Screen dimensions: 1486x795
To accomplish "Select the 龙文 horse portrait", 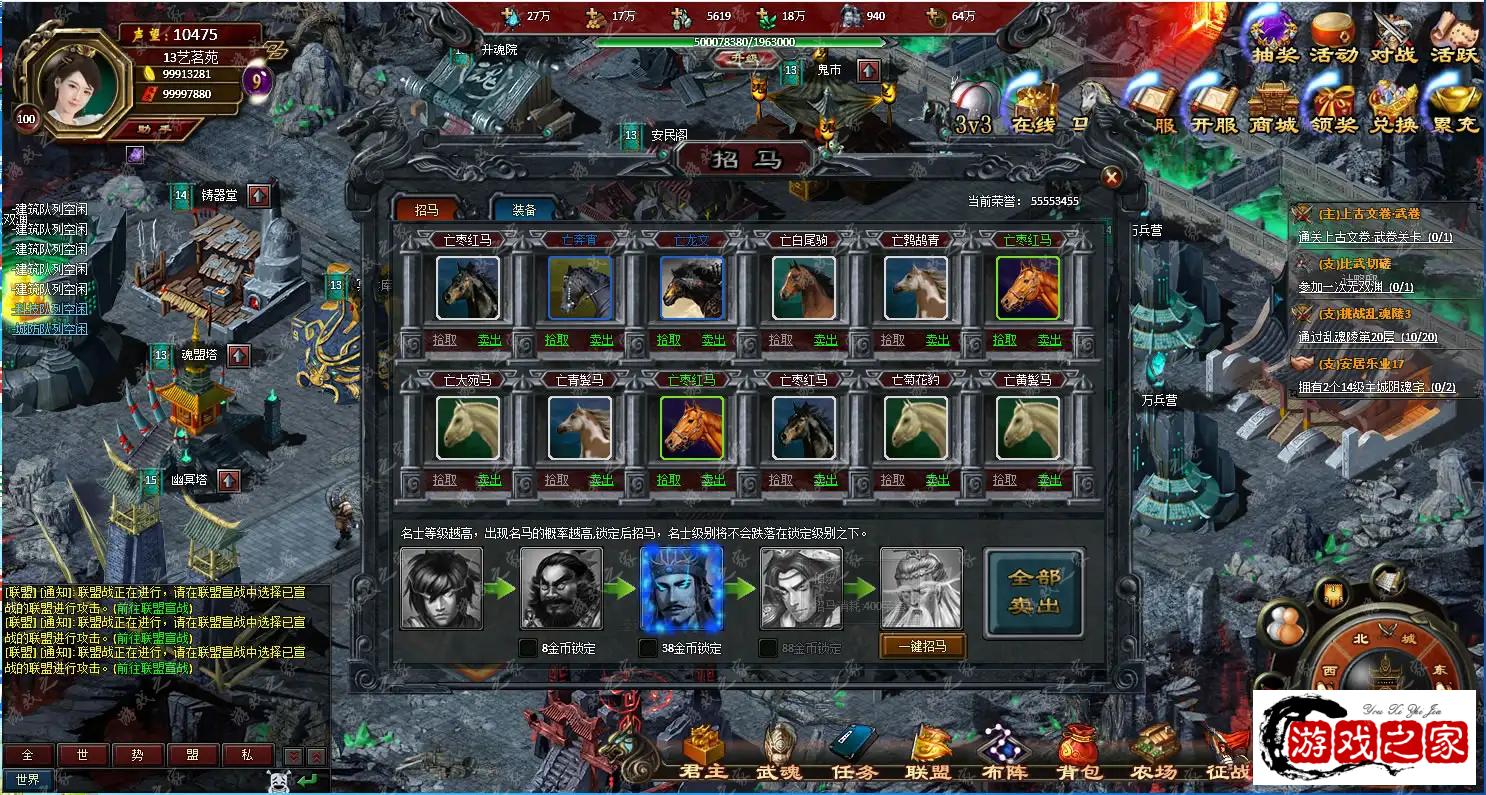I will tap(692, 288).
